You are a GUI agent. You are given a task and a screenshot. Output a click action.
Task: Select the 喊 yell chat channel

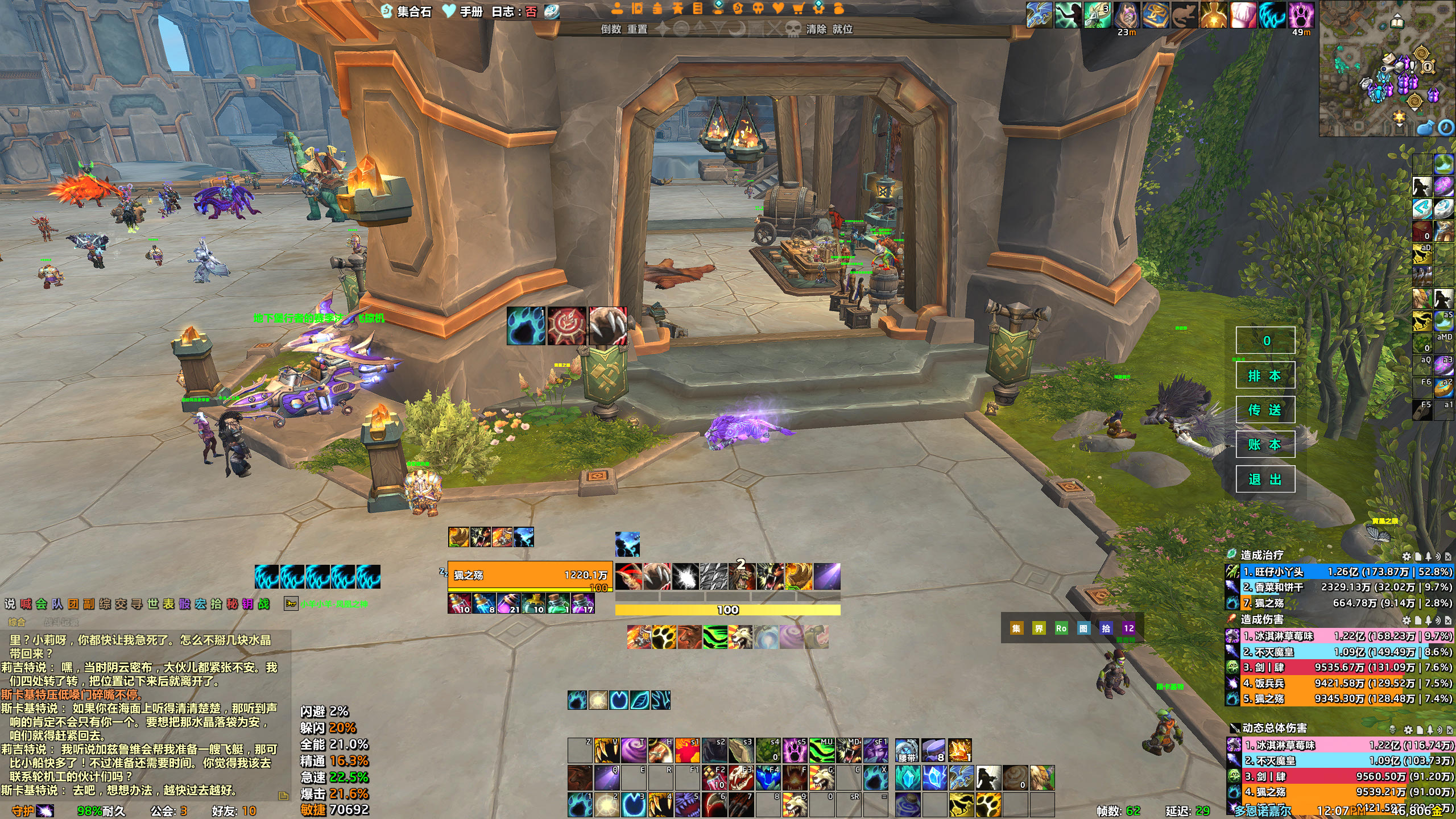click(x=26, y=604)
